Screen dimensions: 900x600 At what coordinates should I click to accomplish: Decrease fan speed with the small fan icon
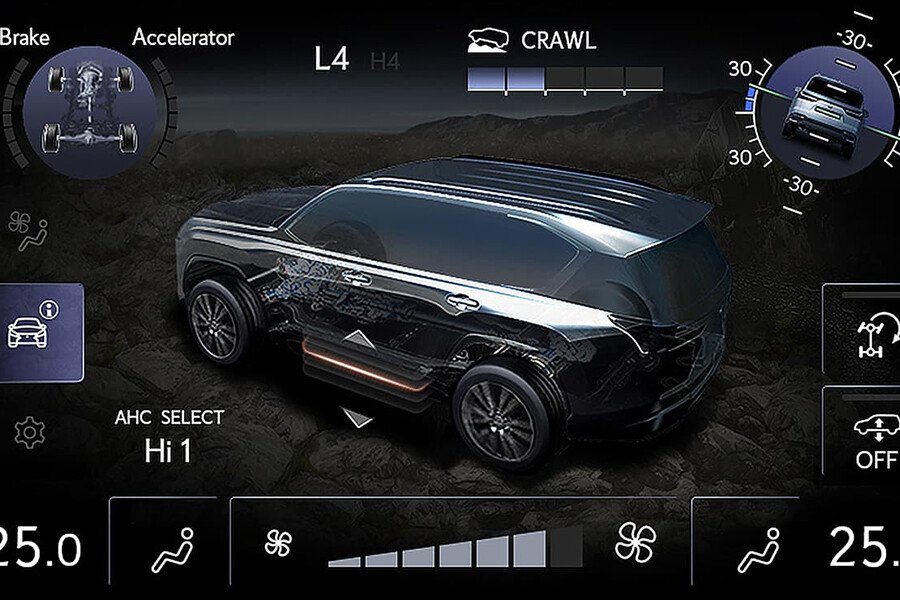pyautogui.click(x=278, y=544)
